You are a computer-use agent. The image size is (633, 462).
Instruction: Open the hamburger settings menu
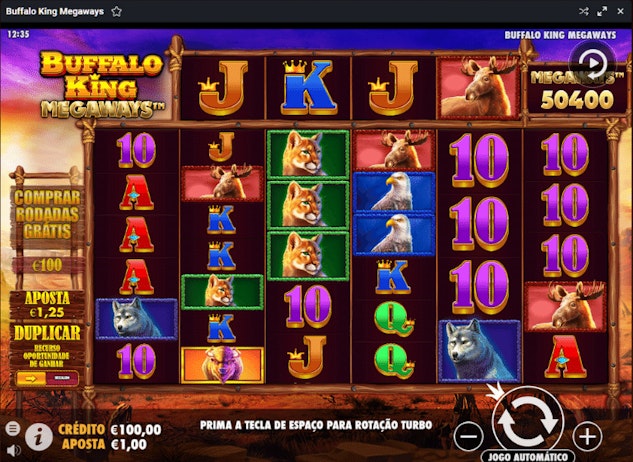[x=12, y=428]
